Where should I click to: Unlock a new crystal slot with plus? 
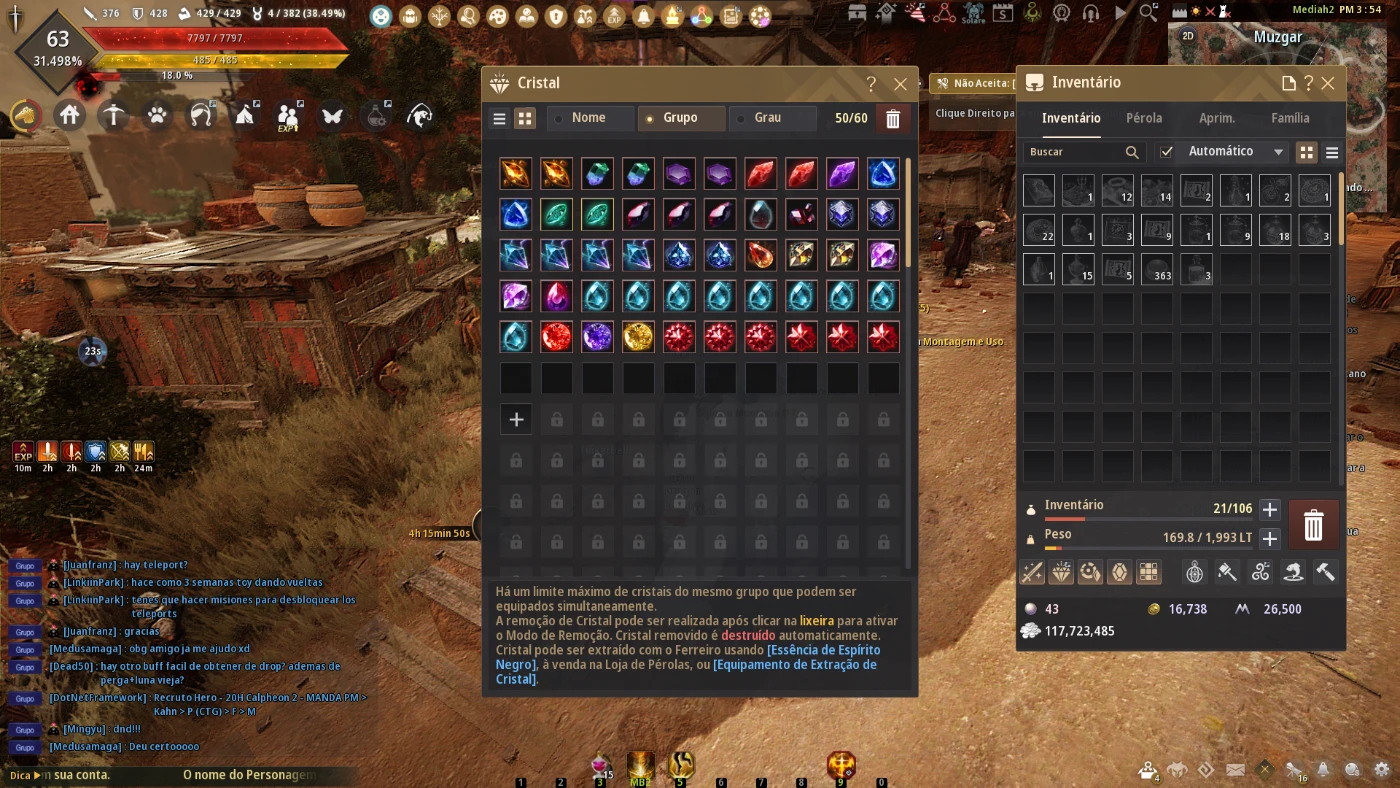(516, 419)
